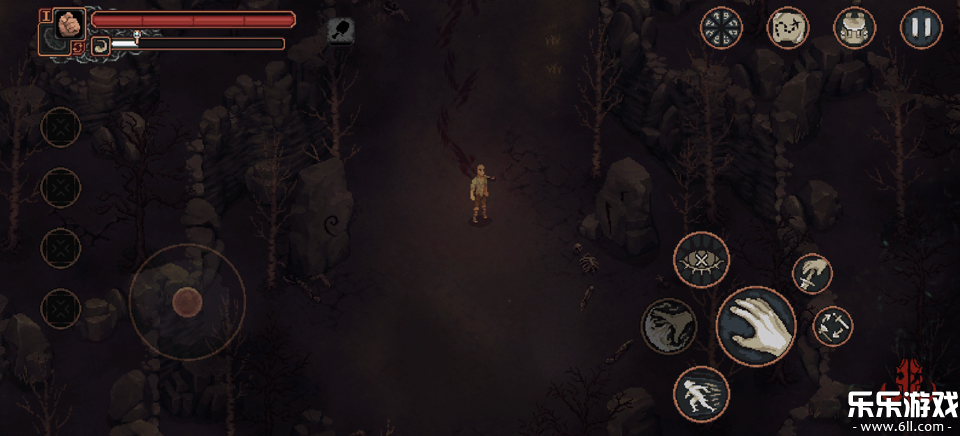
Task: Select the fist weapon slot
Action: (68, 24)
